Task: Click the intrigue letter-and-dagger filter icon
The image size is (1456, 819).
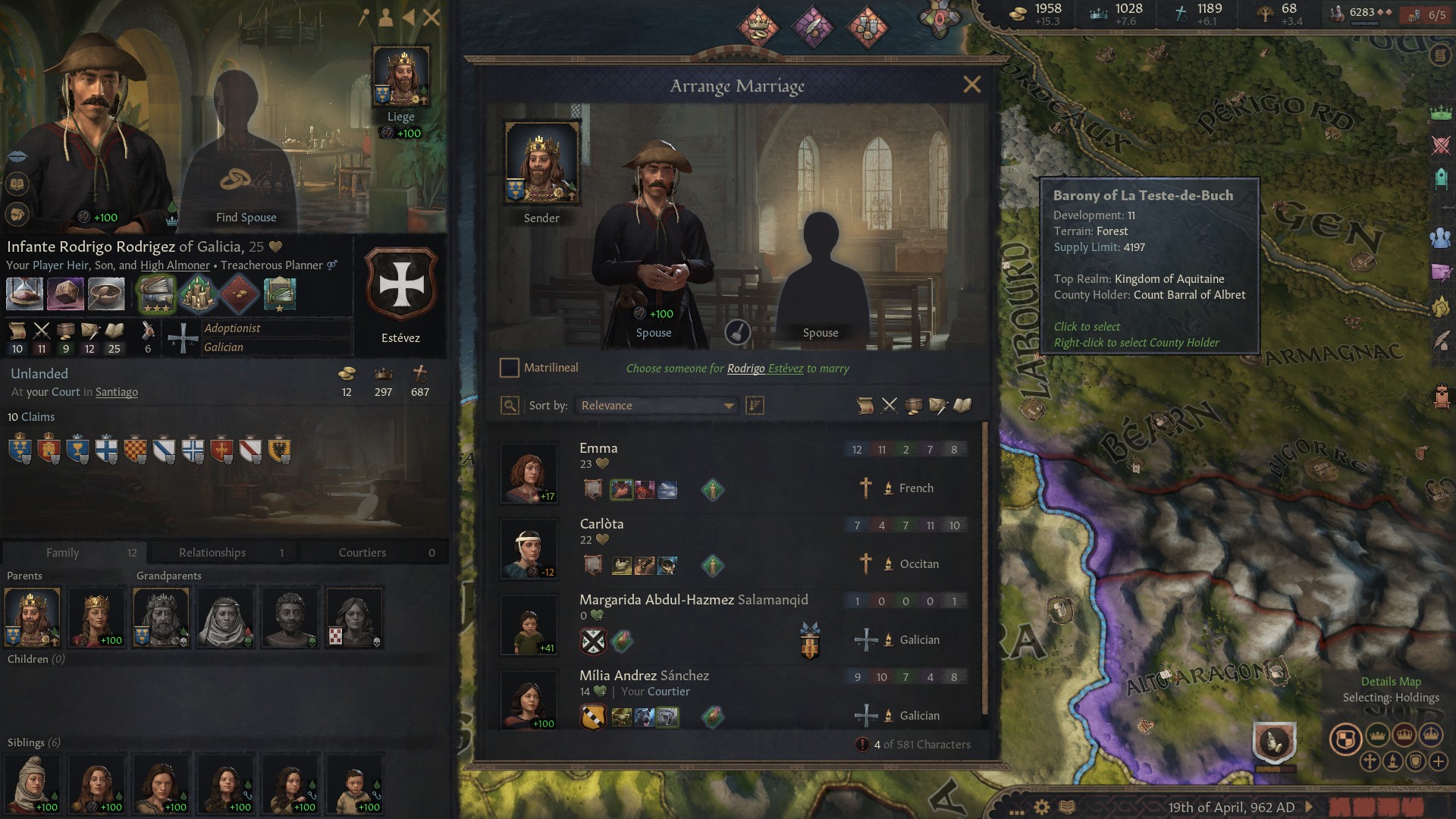Action: click(x=936, y=406)
